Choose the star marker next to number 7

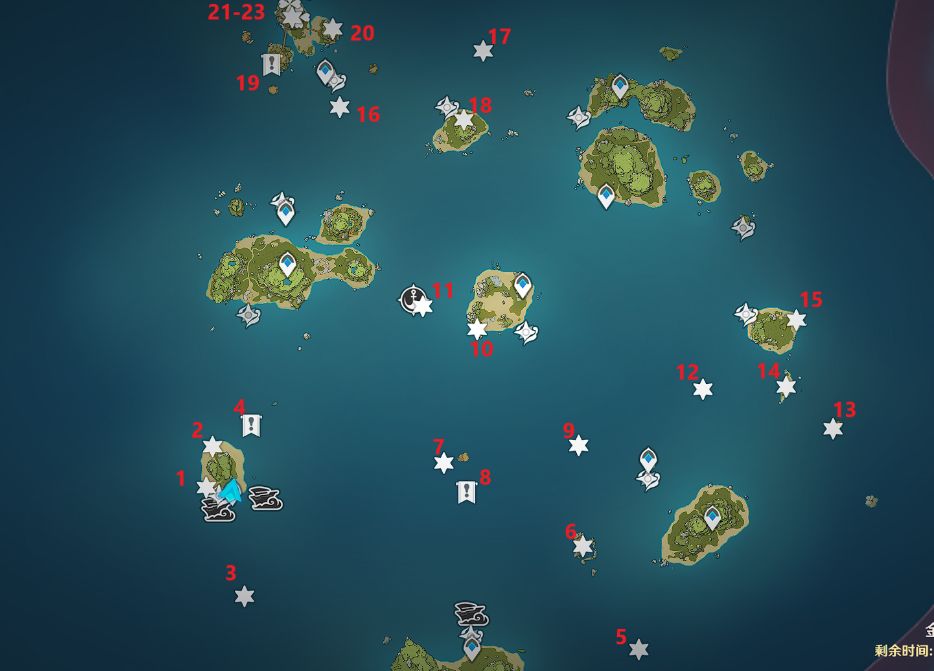click(444, 462)
